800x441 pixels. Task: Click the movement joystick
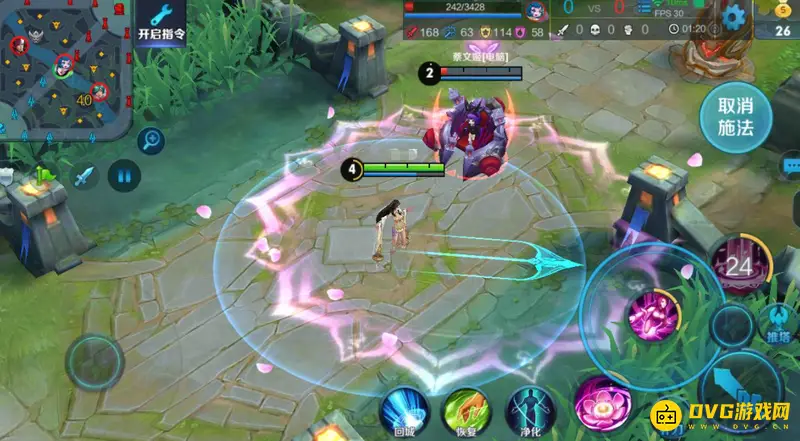click(95, 360)
